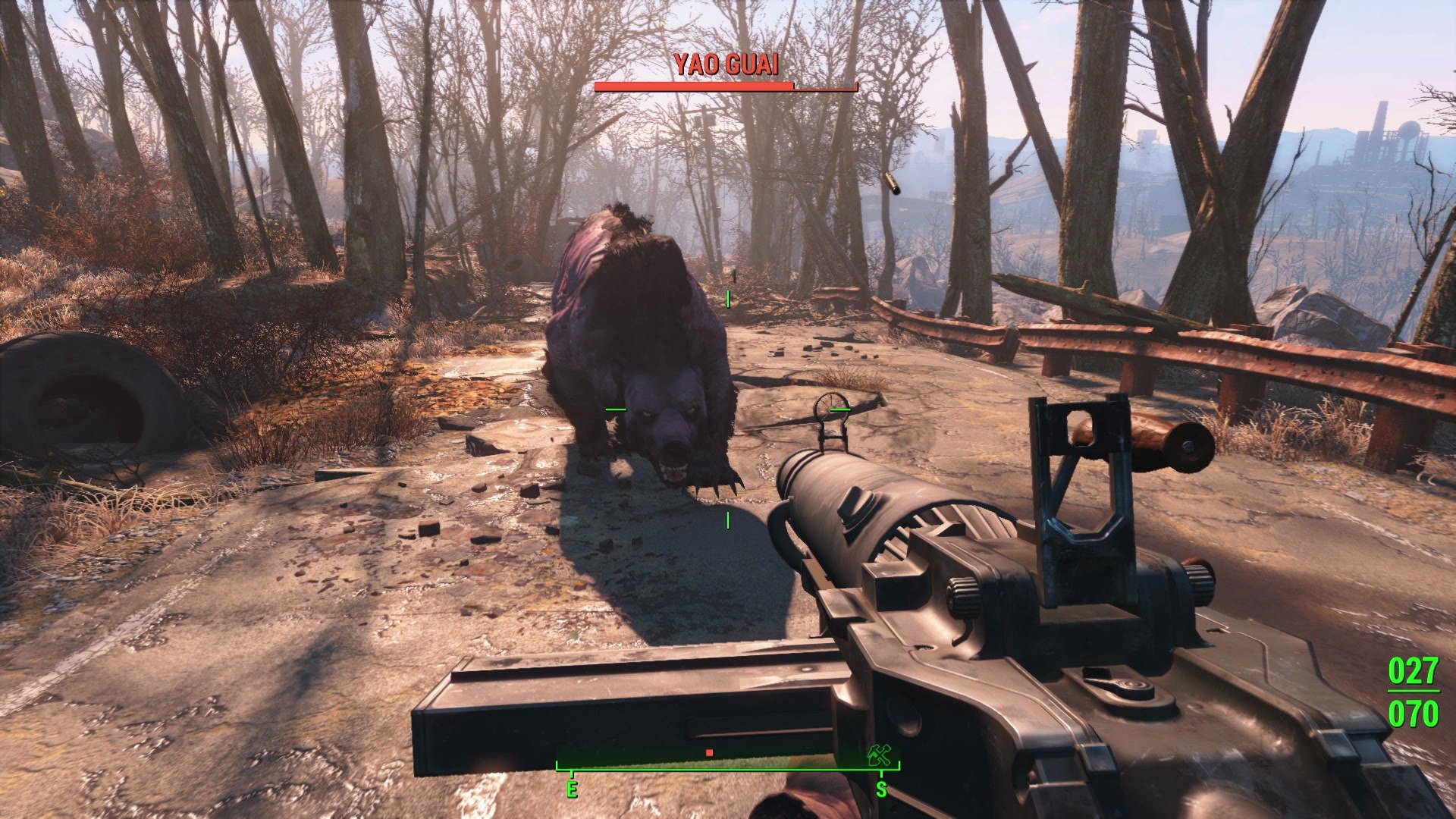The image size is (1456, 819).
Task: Click the green crosshair center tick
Action: click(x=728, y=409)
